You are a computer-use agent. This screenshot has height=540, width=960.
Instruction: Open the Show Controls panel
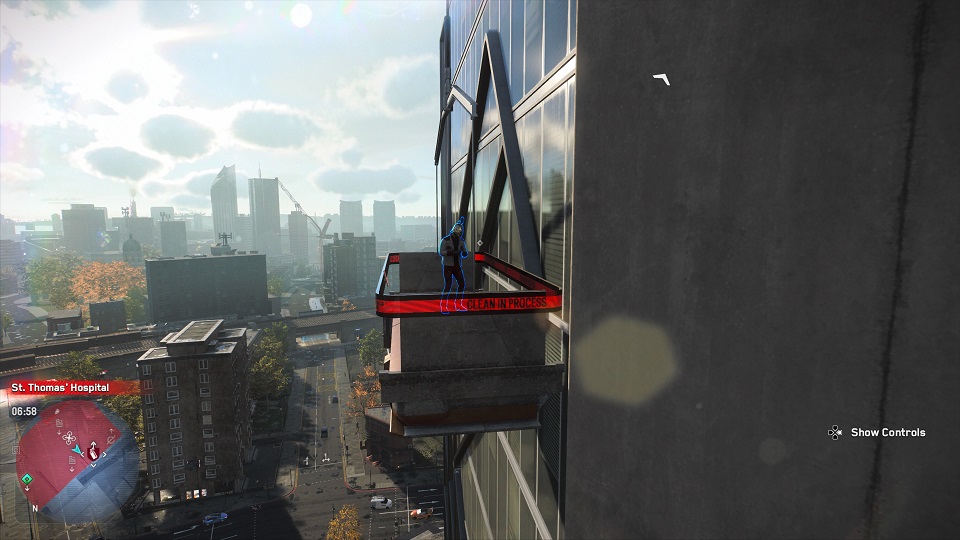click(877, 432)
